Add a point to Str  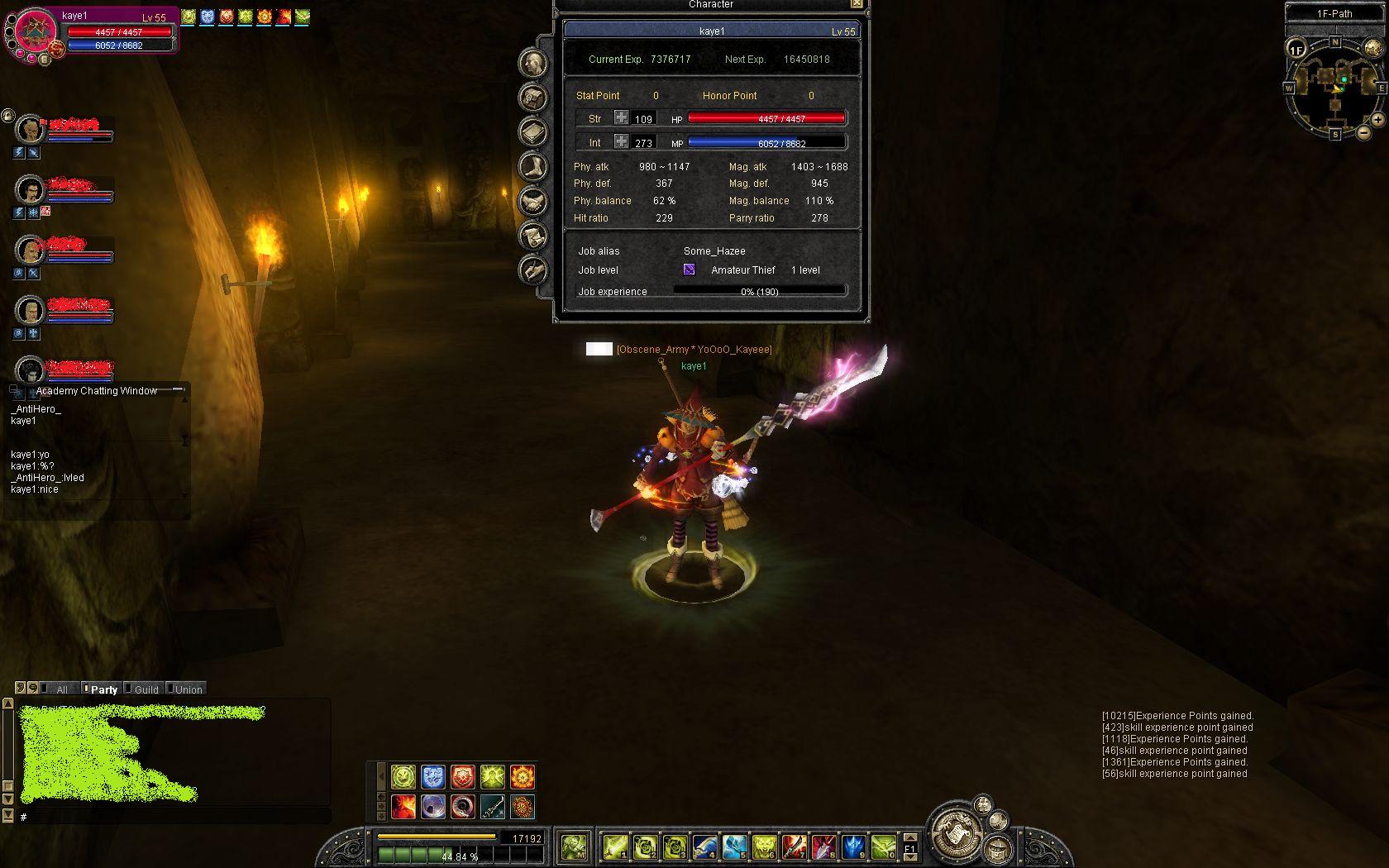[x=621, y=118]
